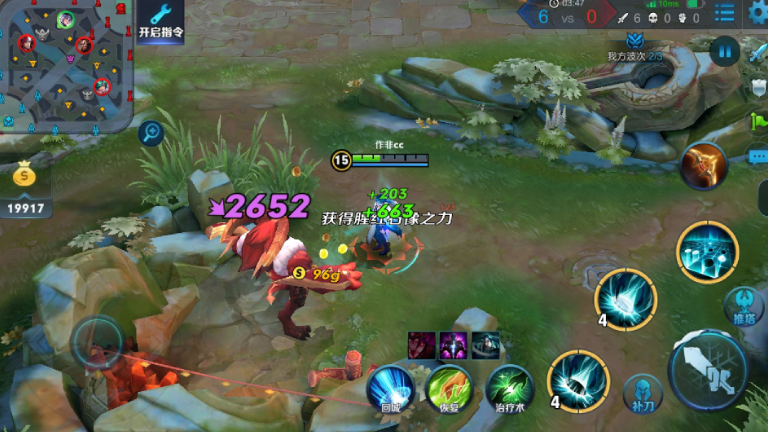Use the 恢复 restore skill

coord(447,386)
